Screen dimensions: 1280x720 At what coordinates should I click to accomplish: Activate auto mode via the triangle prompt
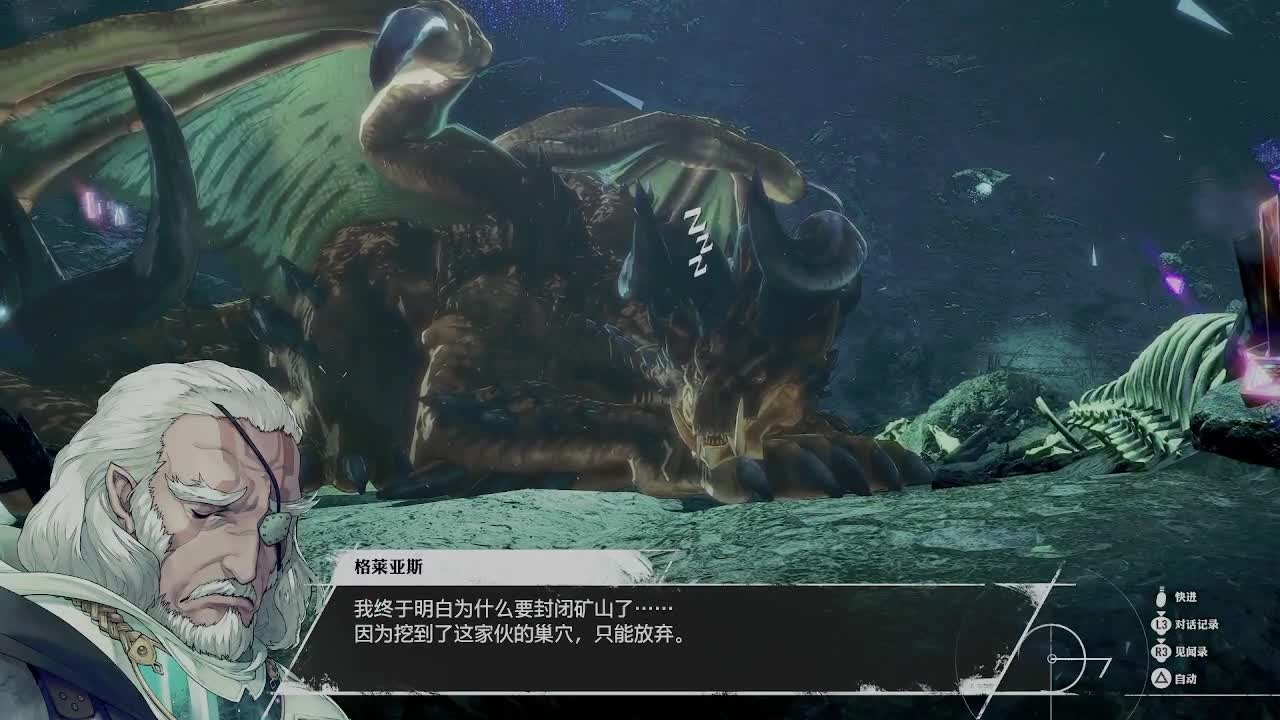[1162, 680]
